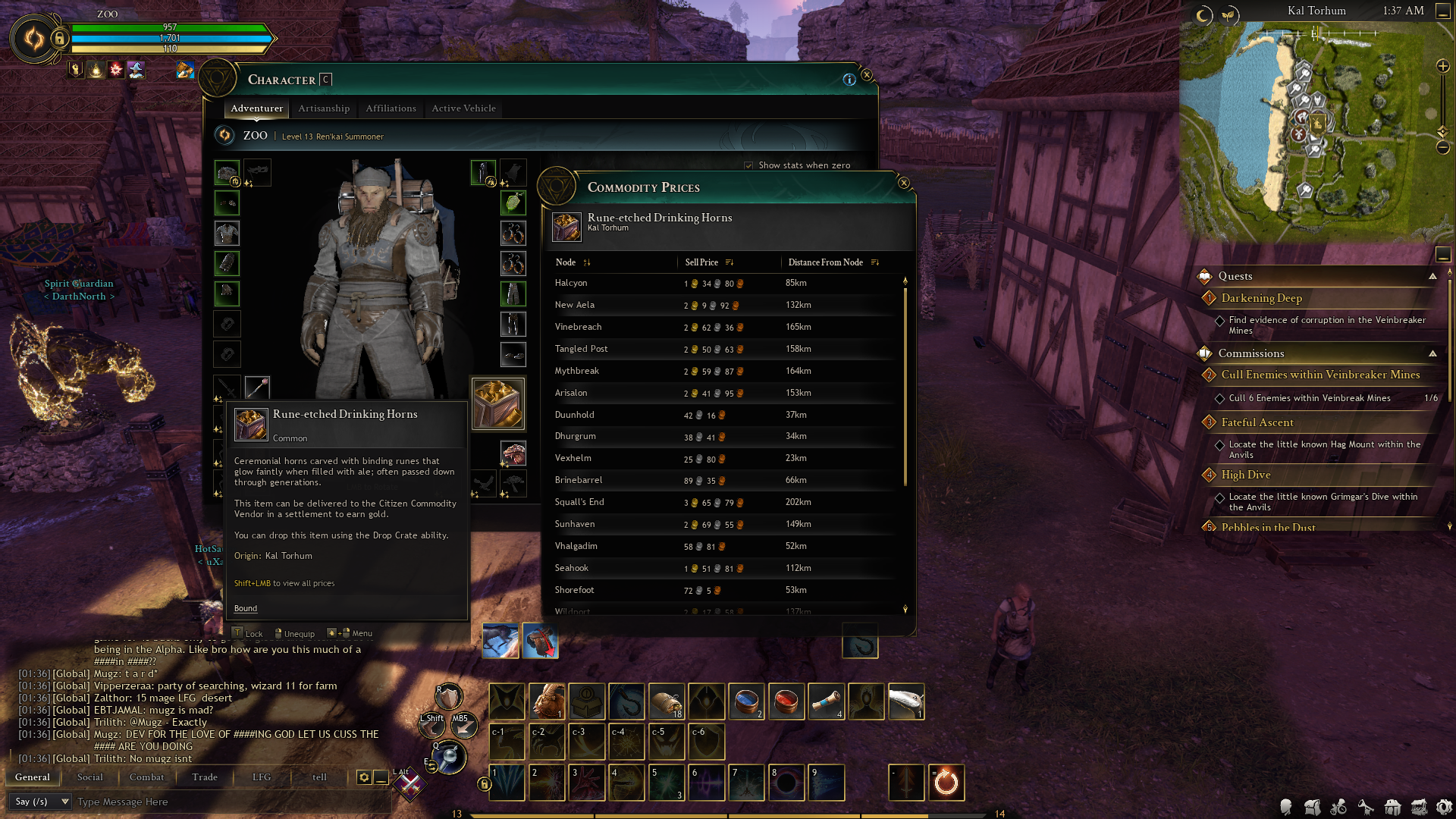This screenshot has height=819, width=1456.
Task: Open the Affiliations tab
Action: click(391, 108)
